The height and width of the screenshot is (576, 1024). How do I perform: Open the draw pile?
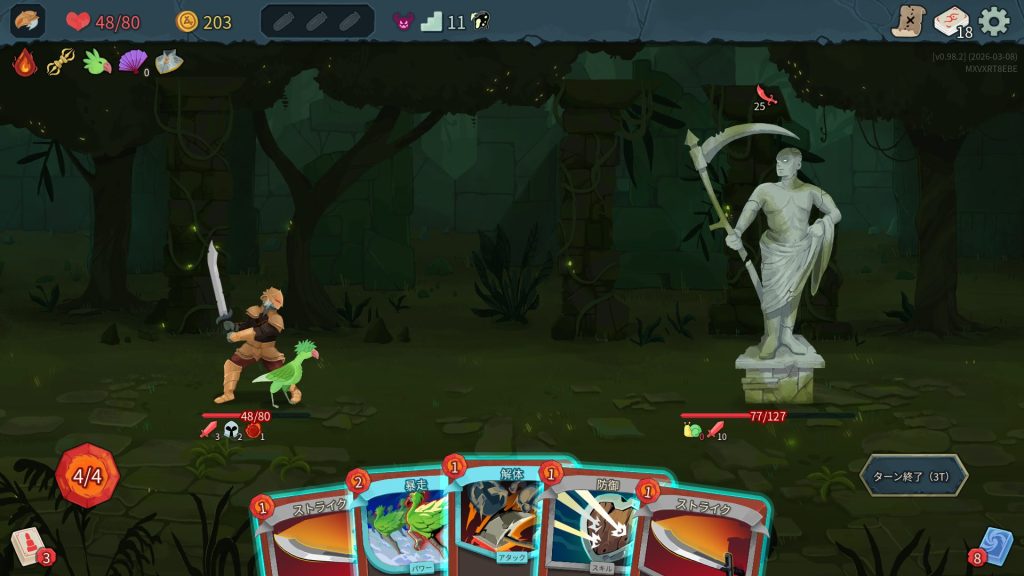28,546
